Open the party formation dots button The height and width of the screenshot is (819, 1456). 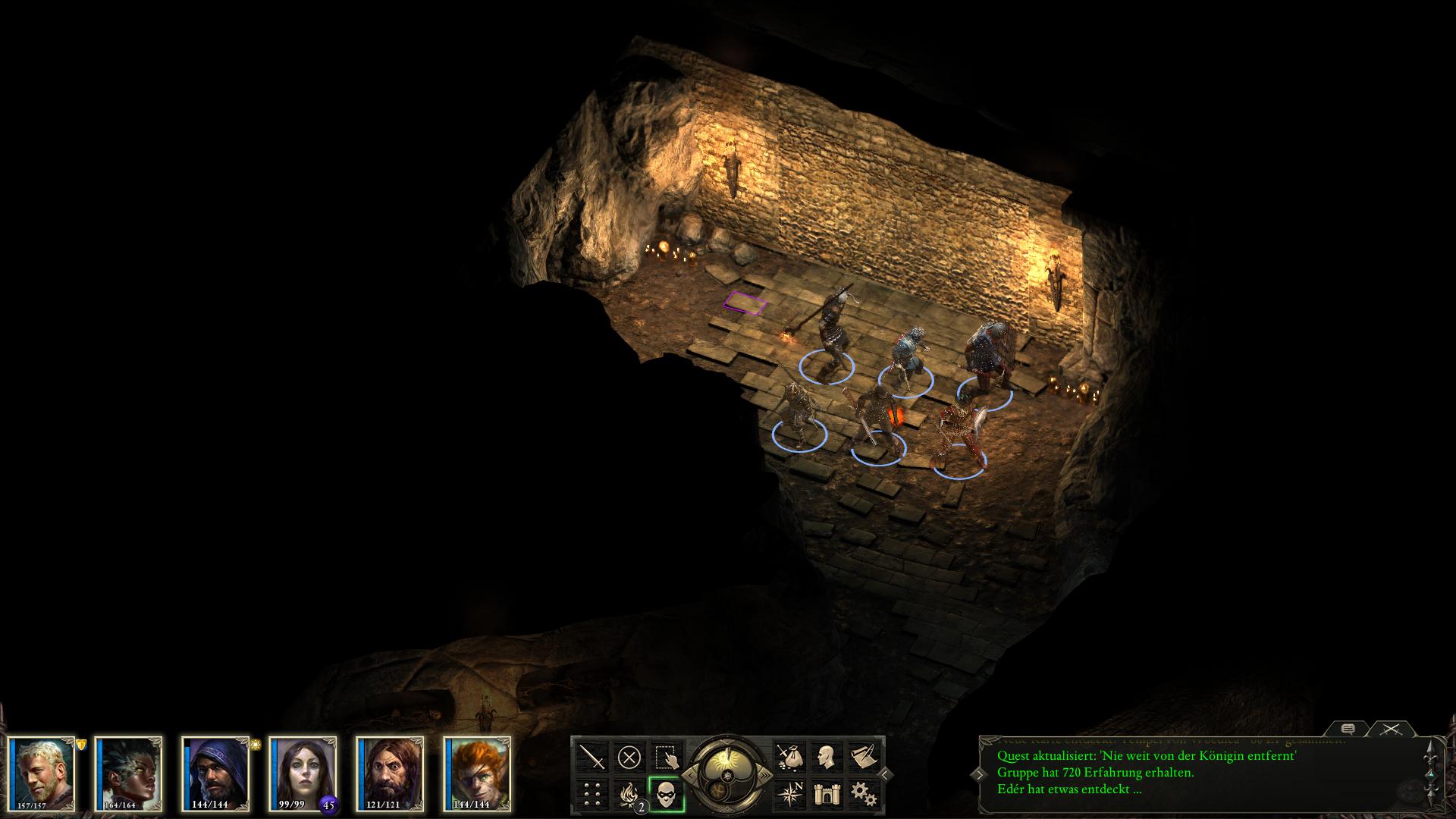click(x=591, y=794)
